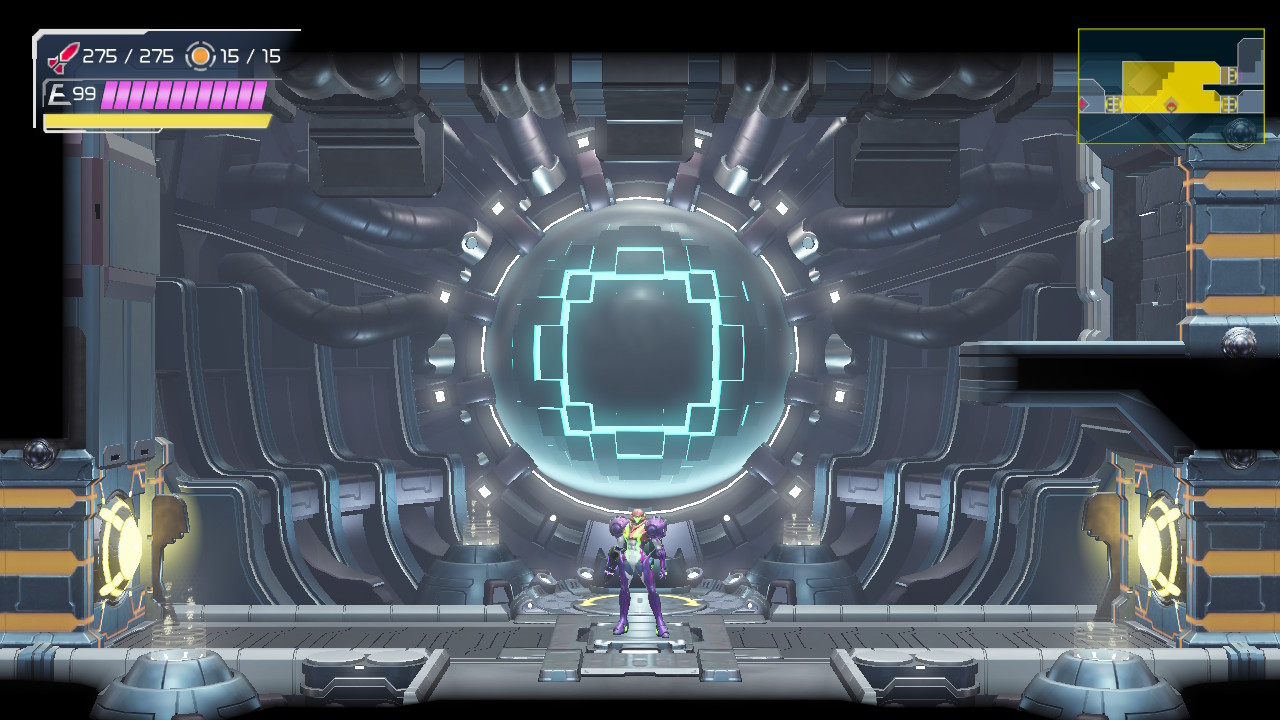Open the minimap in the corner
This screenshot has width=1280, height=720.
click(x=1171, y=86)
